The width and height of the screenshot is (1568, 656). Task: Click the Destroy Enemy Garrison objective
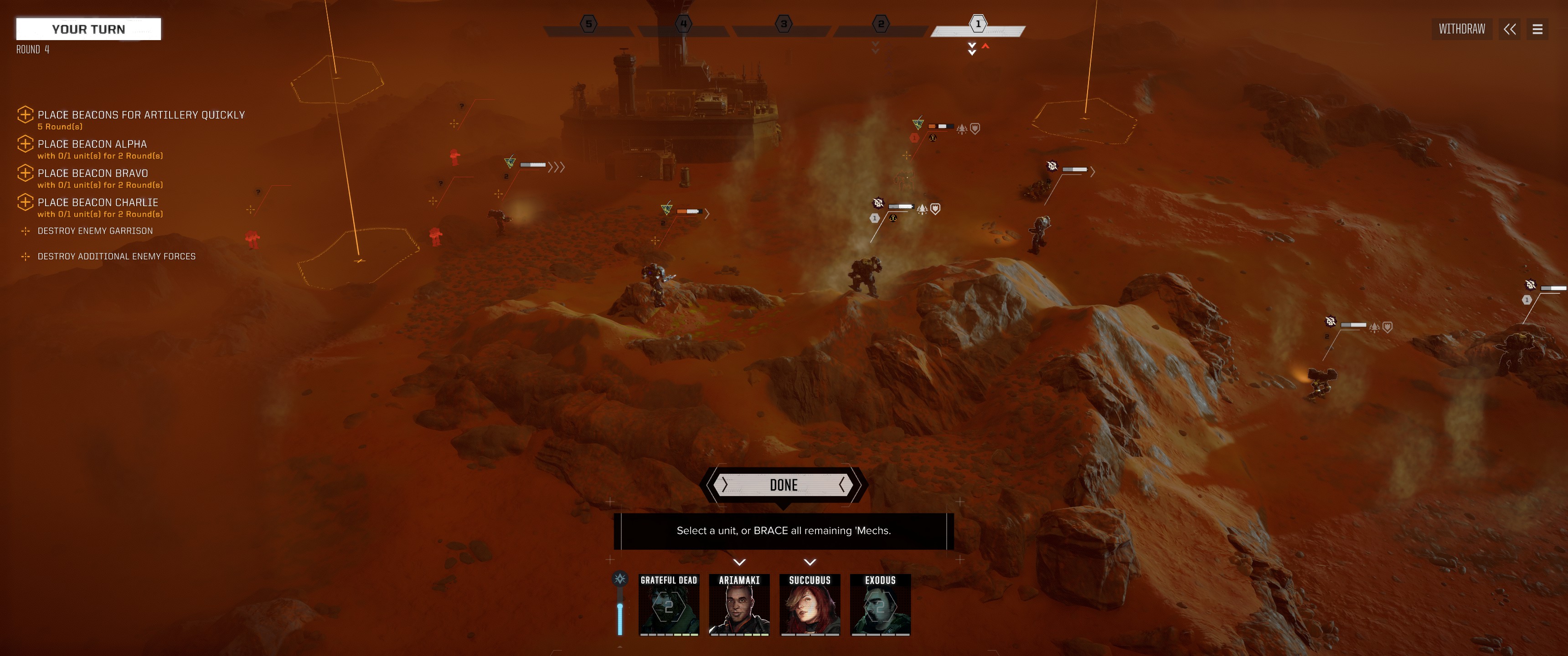coord(95,231)
